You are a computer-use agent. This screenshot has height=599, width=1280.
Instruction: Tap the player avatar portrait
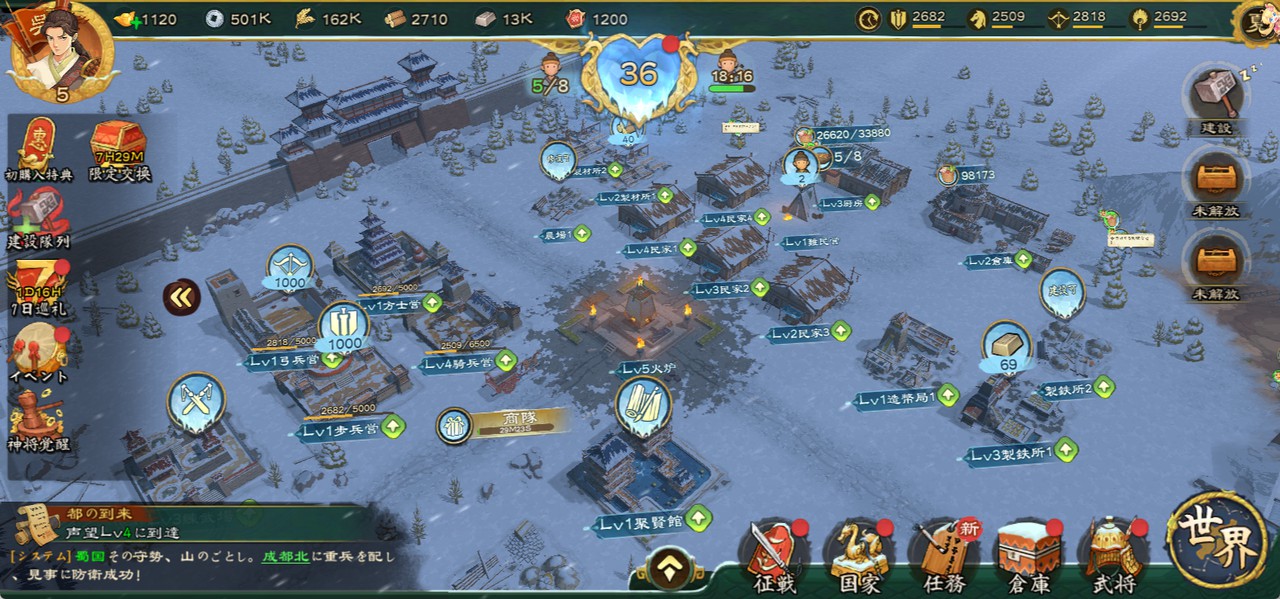(59, 50)
